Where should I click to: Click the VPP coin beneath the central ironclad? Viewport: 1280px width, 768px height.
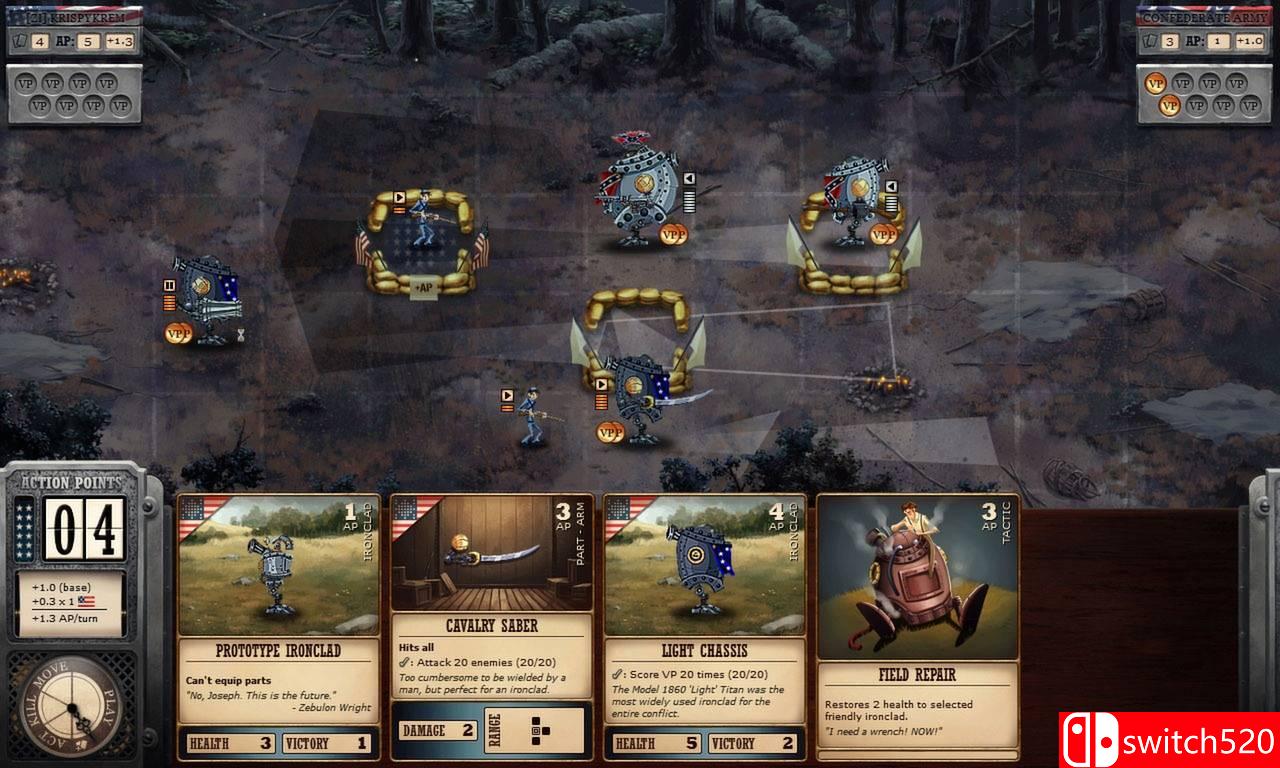coord(609,431)
